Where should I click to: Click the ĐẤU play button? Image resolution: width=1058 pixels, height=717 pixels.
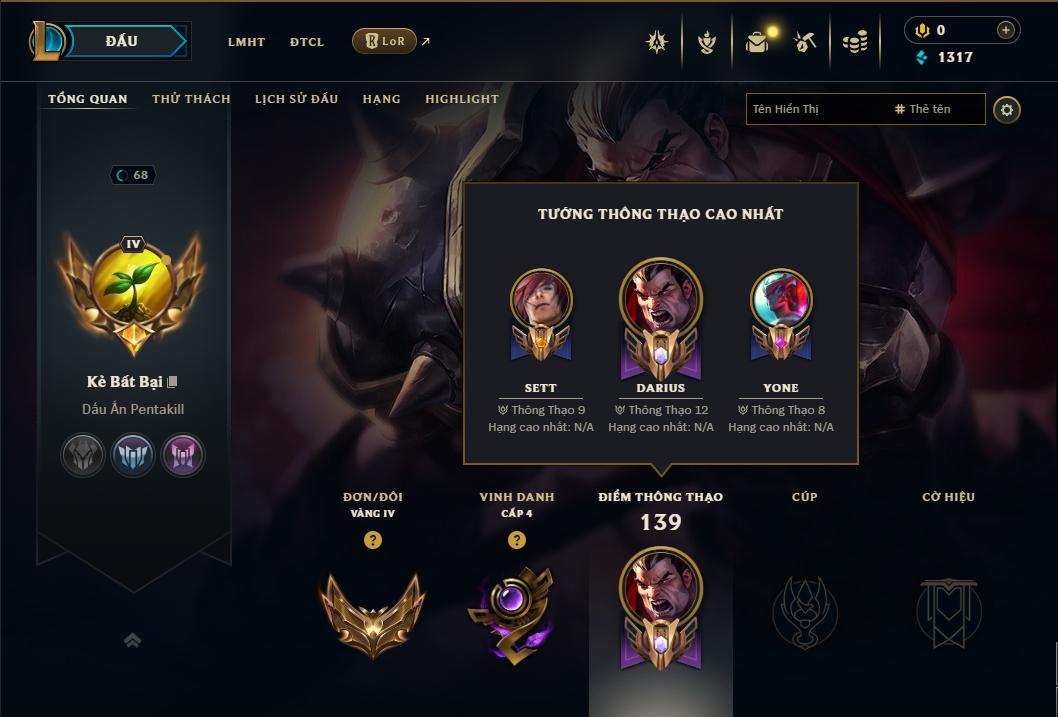[x=121, y=41]
